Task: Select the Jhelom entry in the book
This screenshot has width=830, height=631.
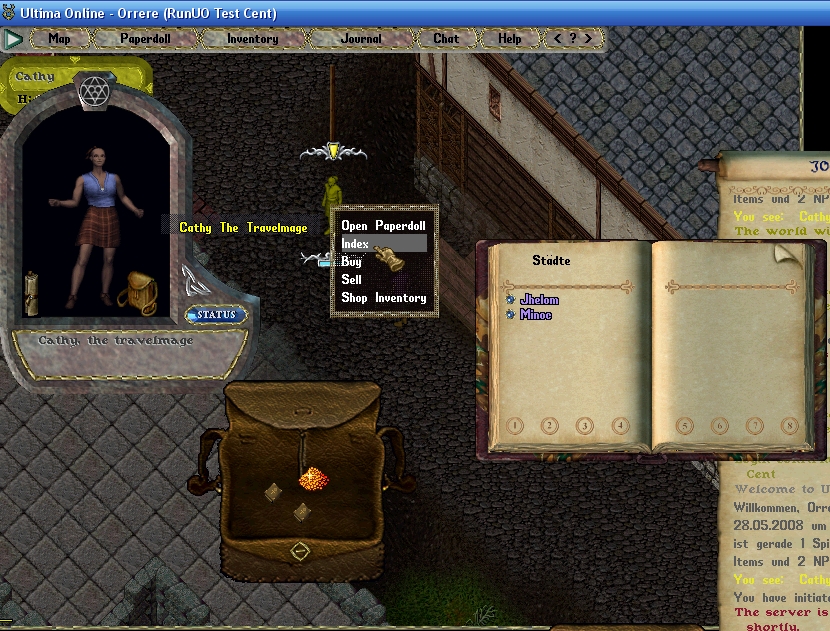Action: point(539,300)
